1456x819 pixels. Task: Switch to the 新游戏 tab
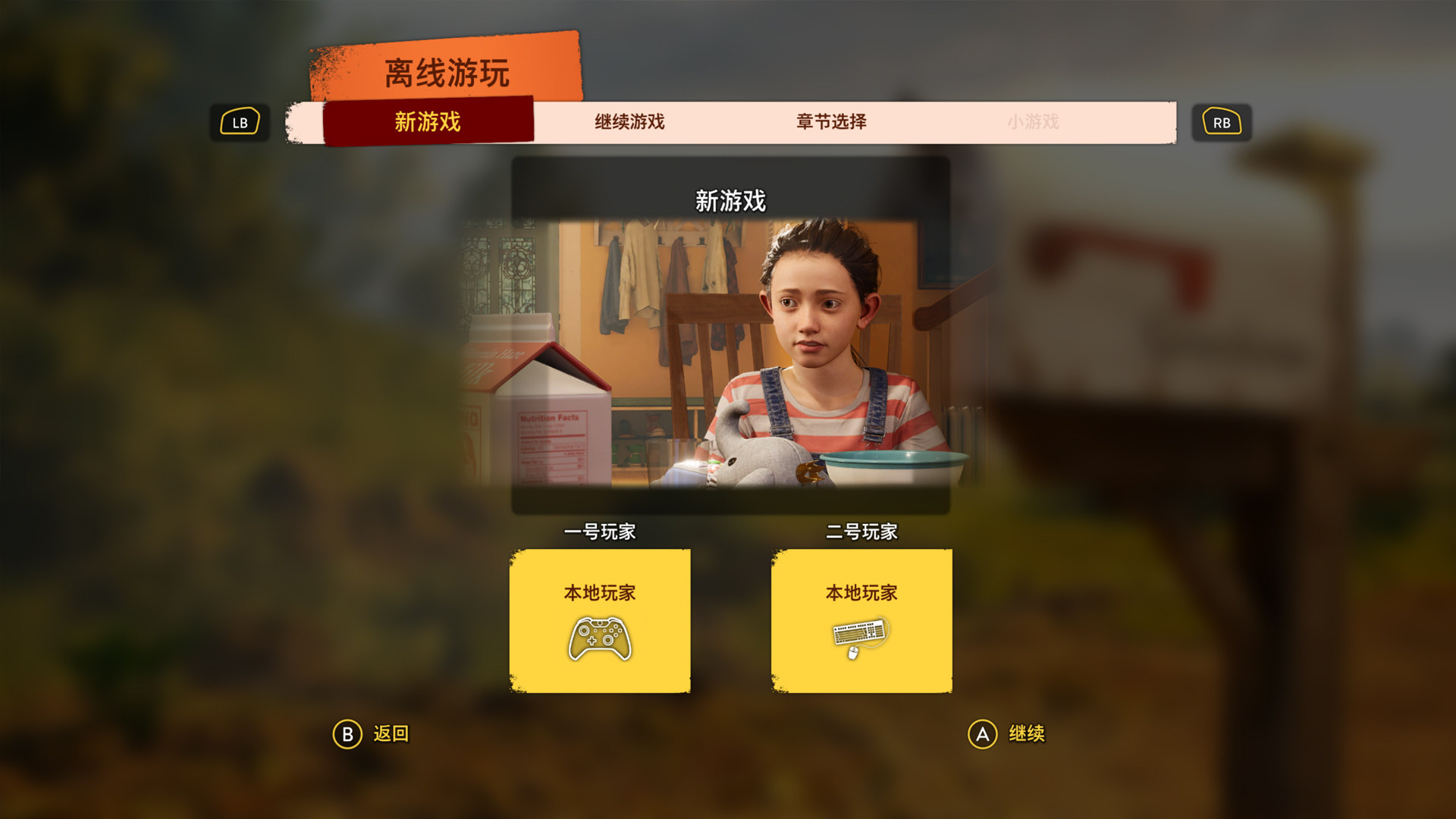[x=428, y=121]
